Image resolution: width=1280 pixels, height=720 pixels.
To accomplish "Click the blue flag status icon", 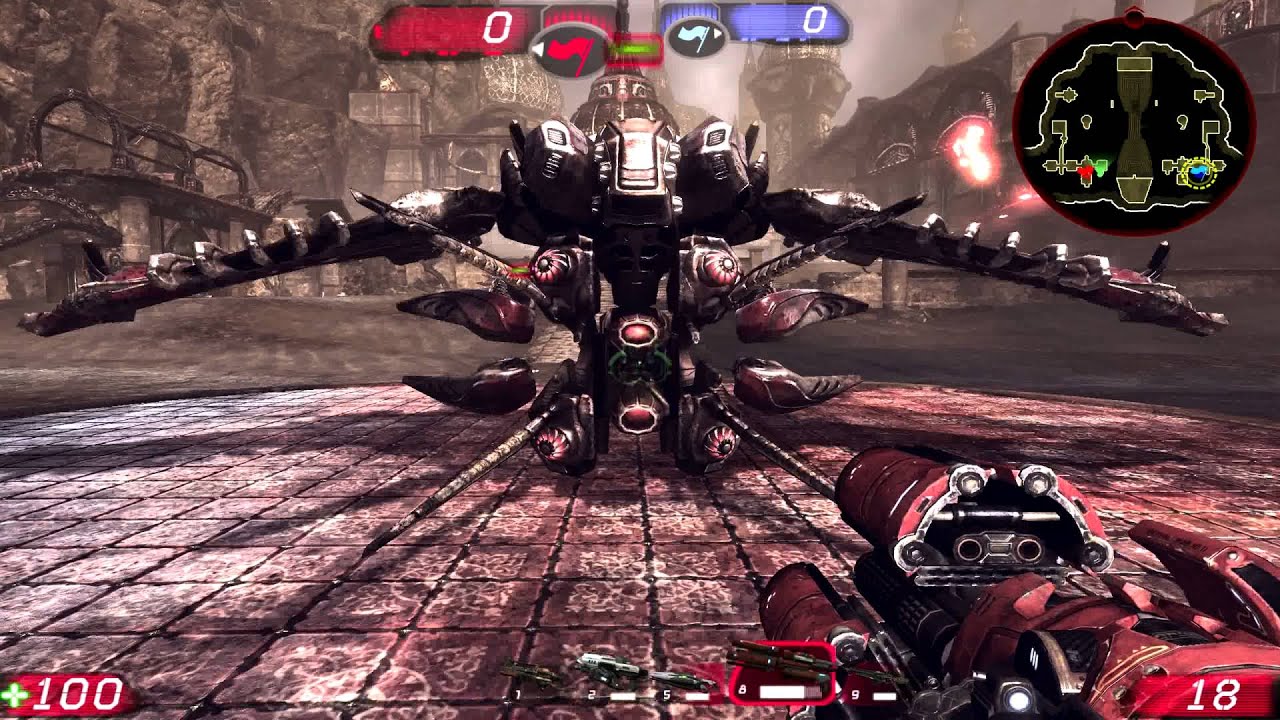I will (695, 39).
